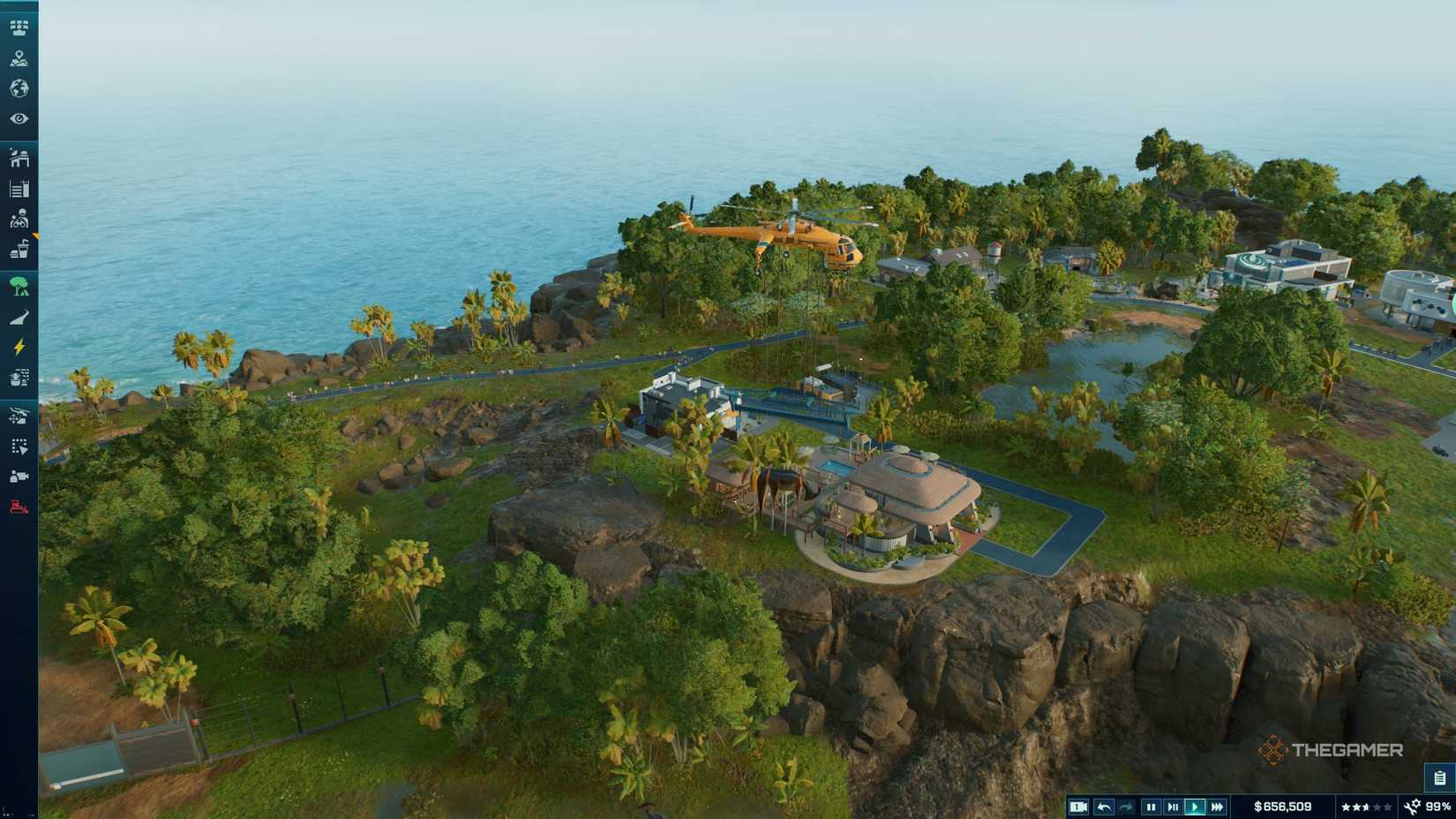The width and height of the screenshot is (1456, 819).
Task: Click the undo arrow
Action: [x=1105, y=806]
